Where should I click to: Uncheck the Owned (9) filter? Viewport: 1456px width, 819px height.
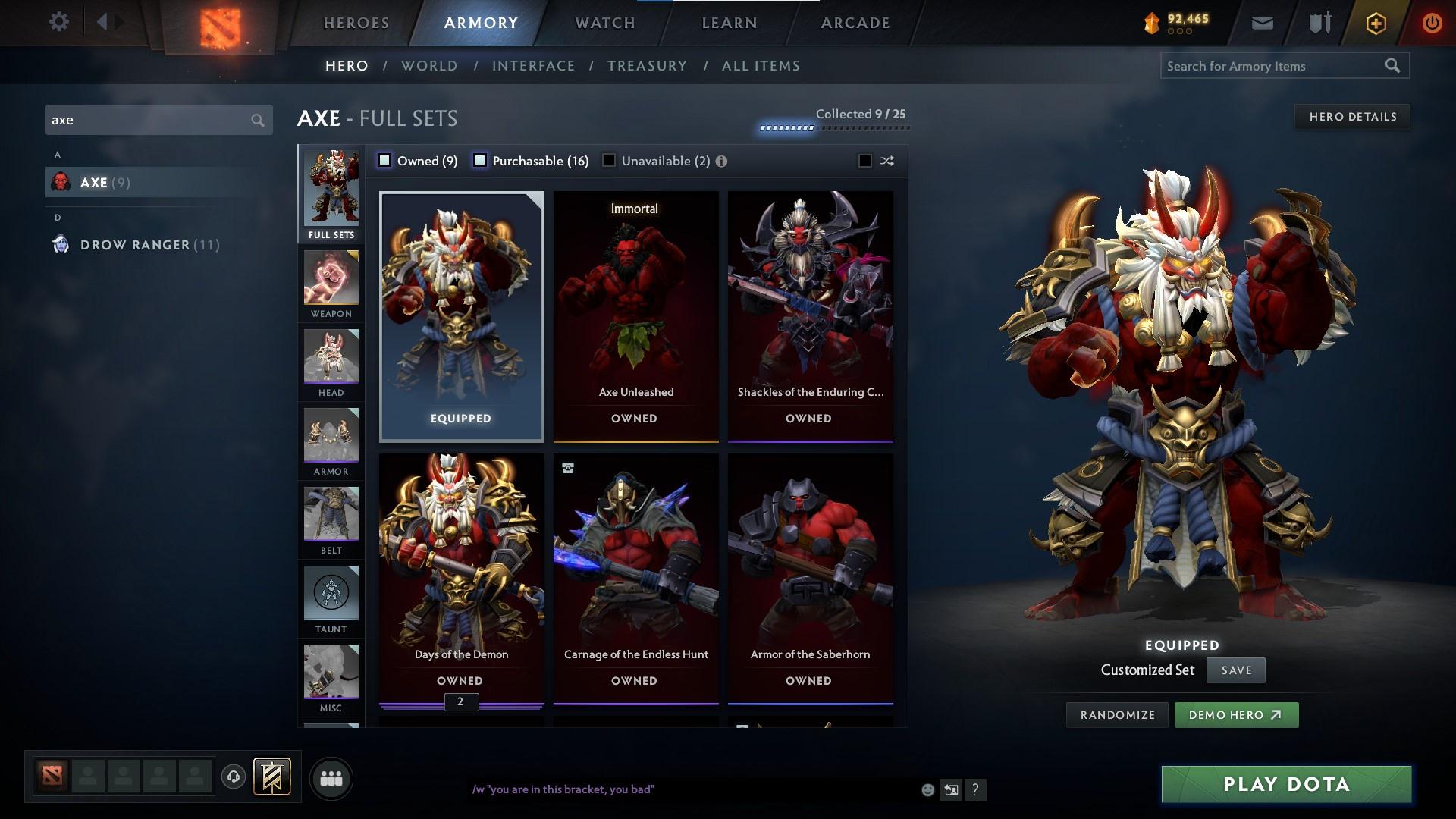tap(385, 160)
